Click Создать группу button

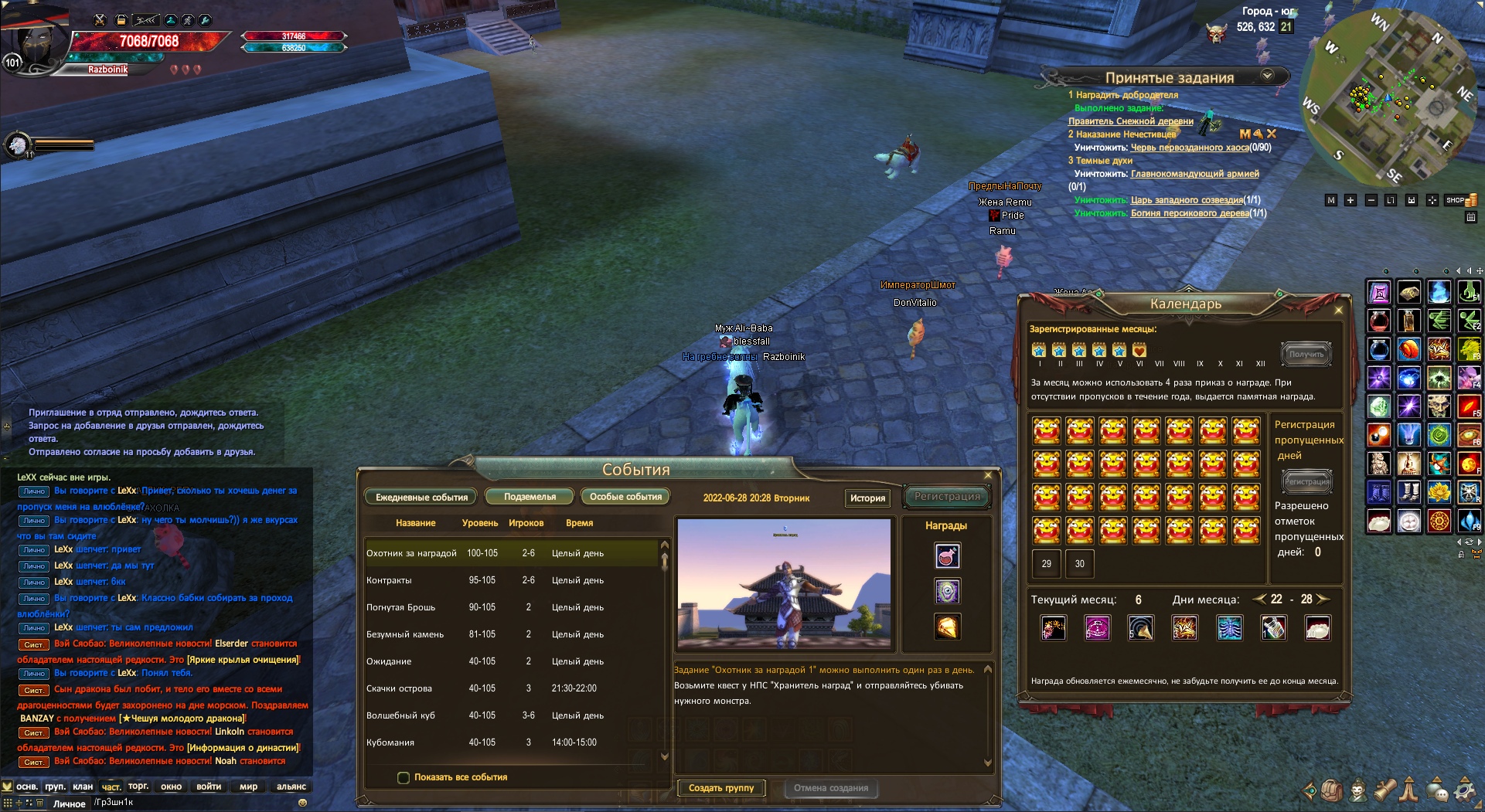pyautogui.click(x=721, y=788)
